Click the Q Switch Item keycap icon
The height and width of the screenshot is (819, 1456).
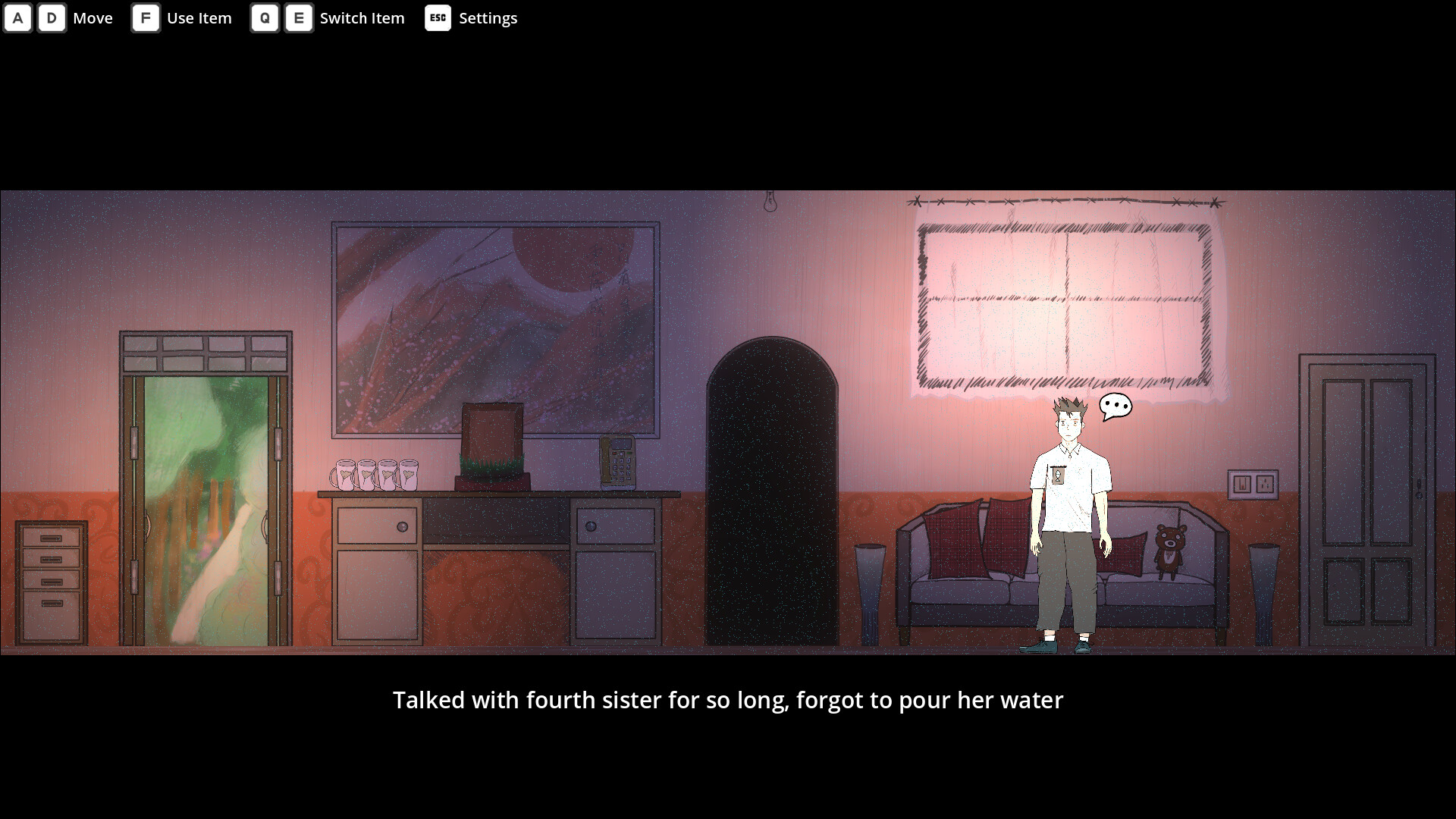[265, 17]
